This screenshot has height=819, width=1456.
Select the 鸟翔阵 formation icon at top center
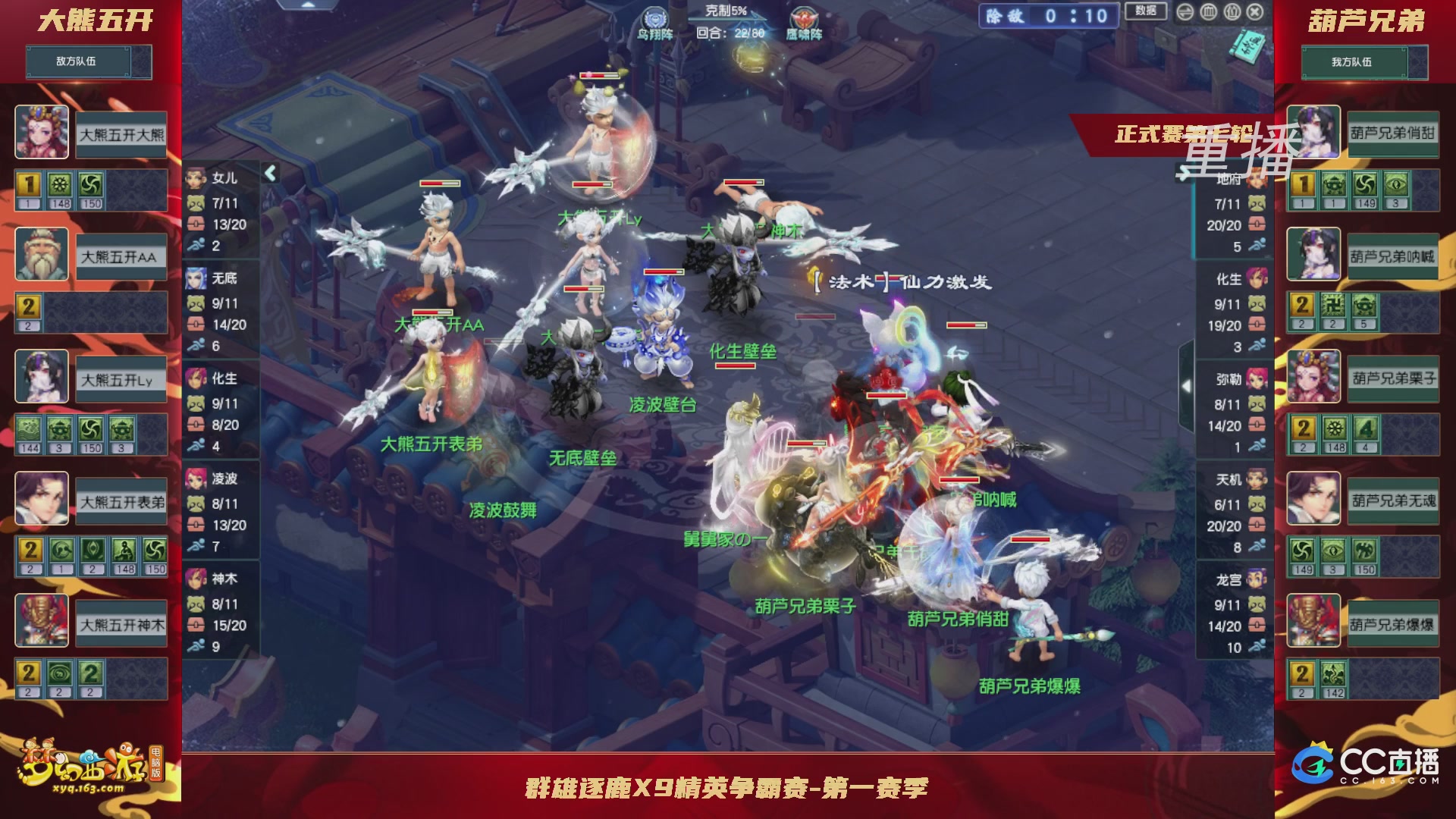(655, 18)
